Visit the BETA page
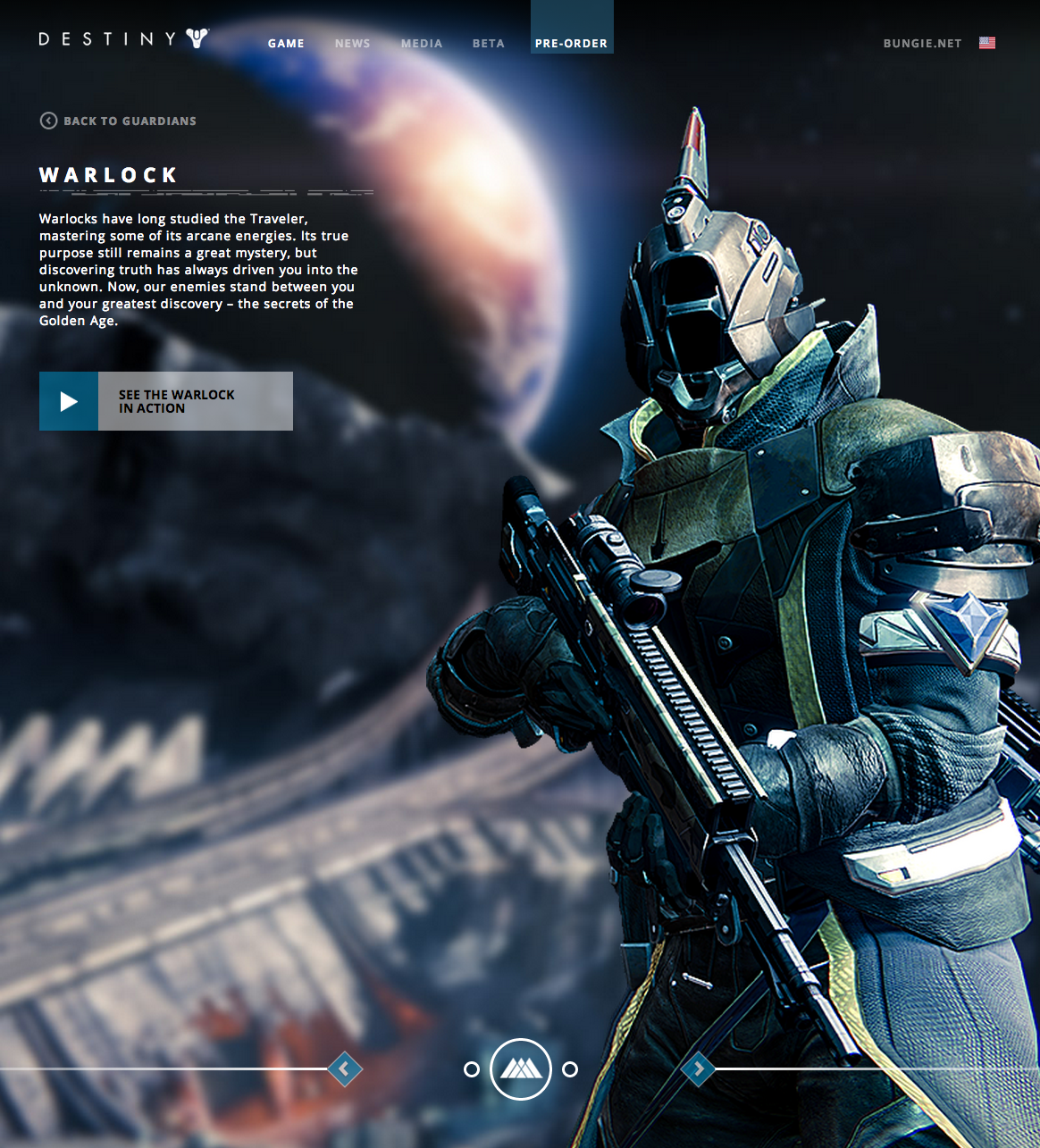The height and width of the screenshot is (1148, 1040). click(488, 43)
